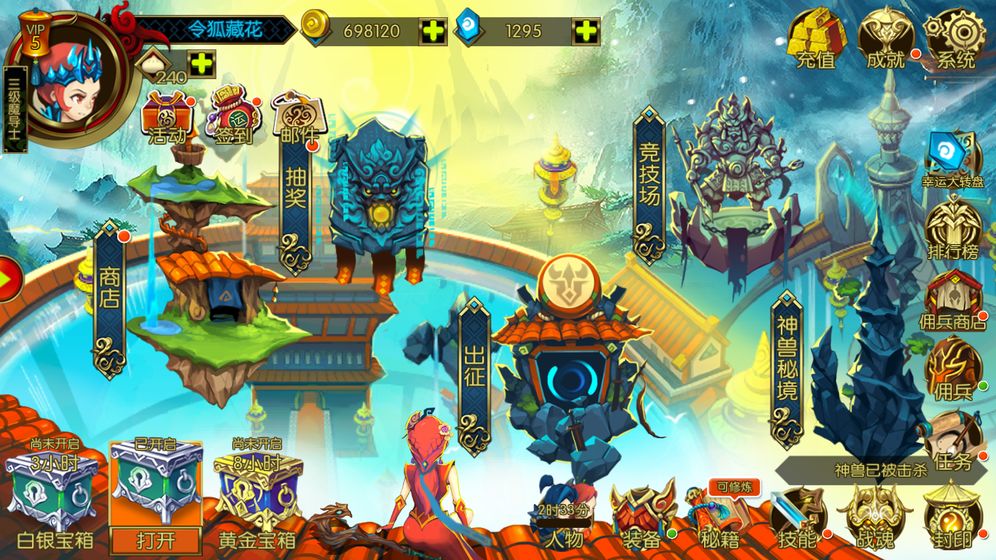Open the 活动 events icon
This screenshot has height=560, width=996.
coord(167,116)
